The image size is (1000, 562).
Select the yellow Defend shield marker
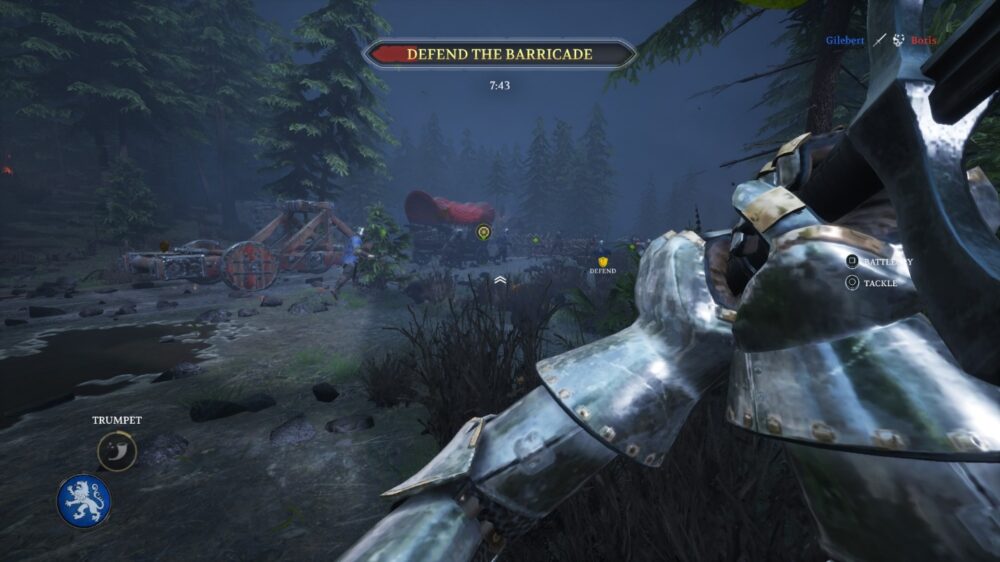pos(602,260)
